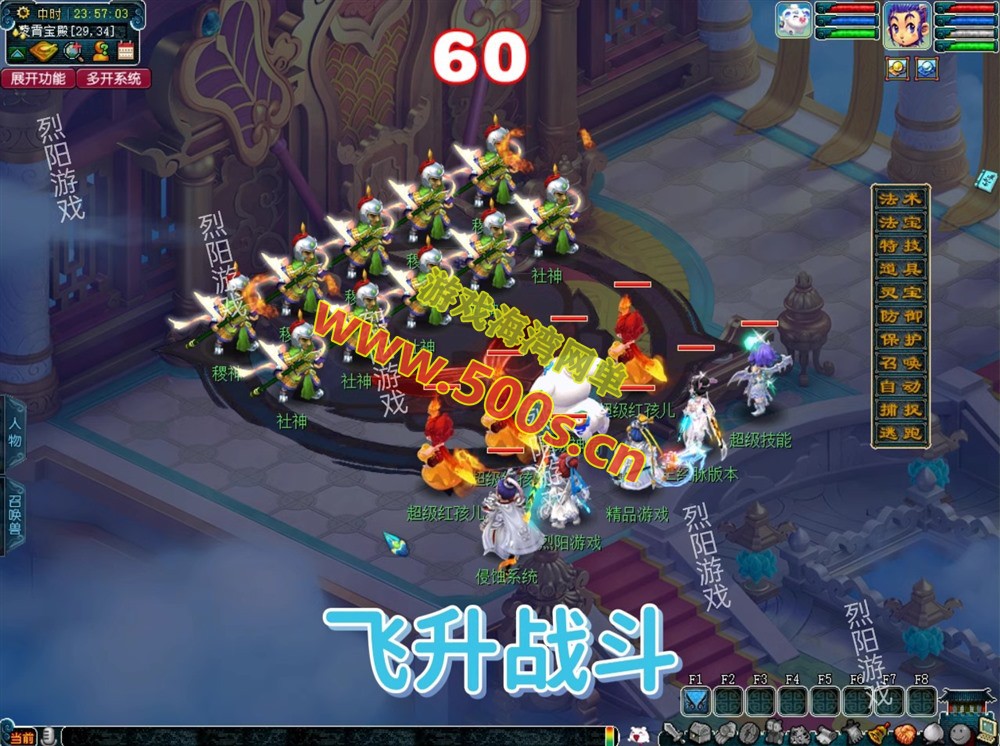Click the summoned pet portrait
This screenshot has height=746, width=1000.
click(794, 20)
